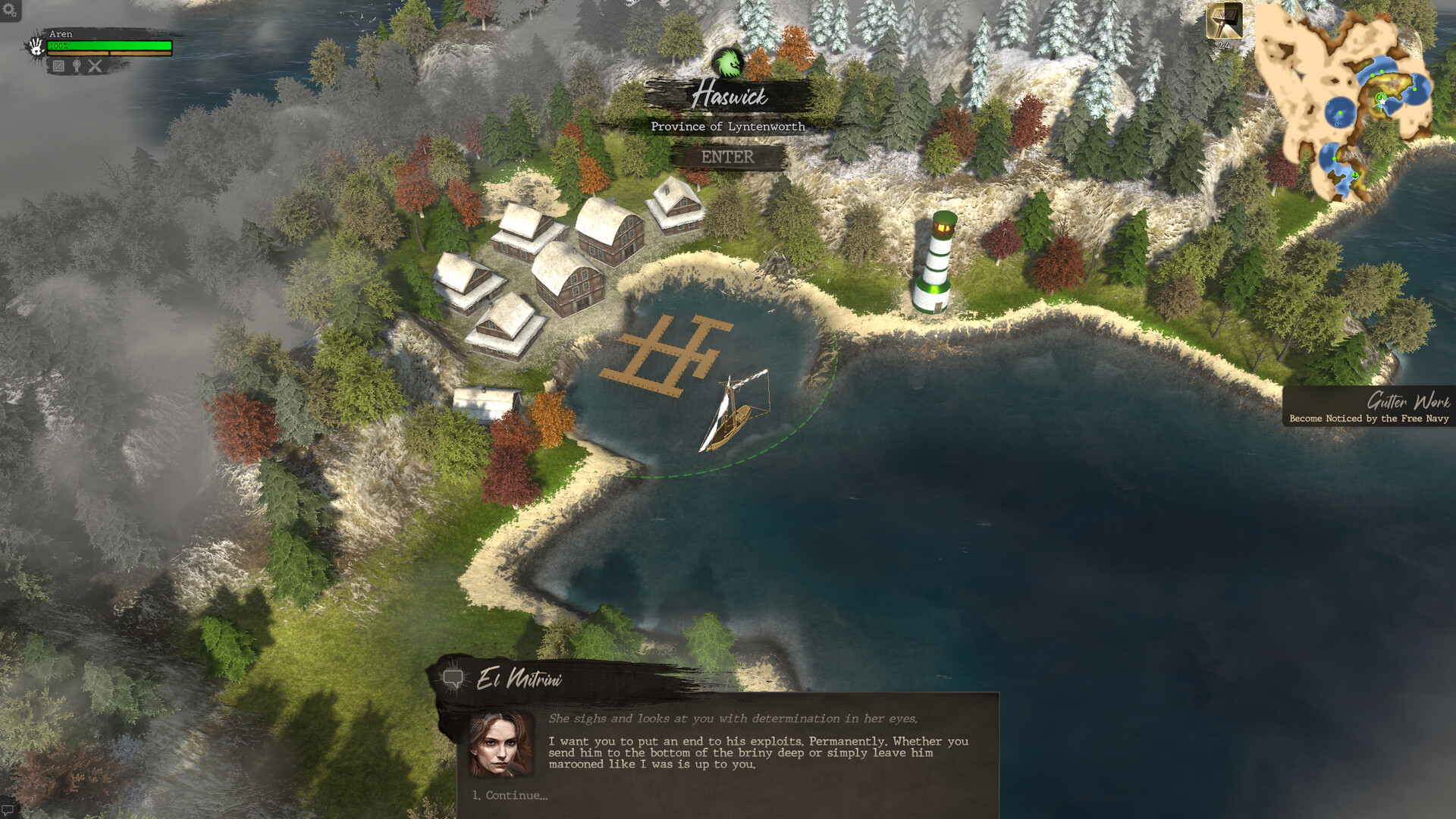Click the Haswick town name banner
Image resolution: width=1456 pixels, height=819 pixels.
pyautogui.click(x=732, y=97)
